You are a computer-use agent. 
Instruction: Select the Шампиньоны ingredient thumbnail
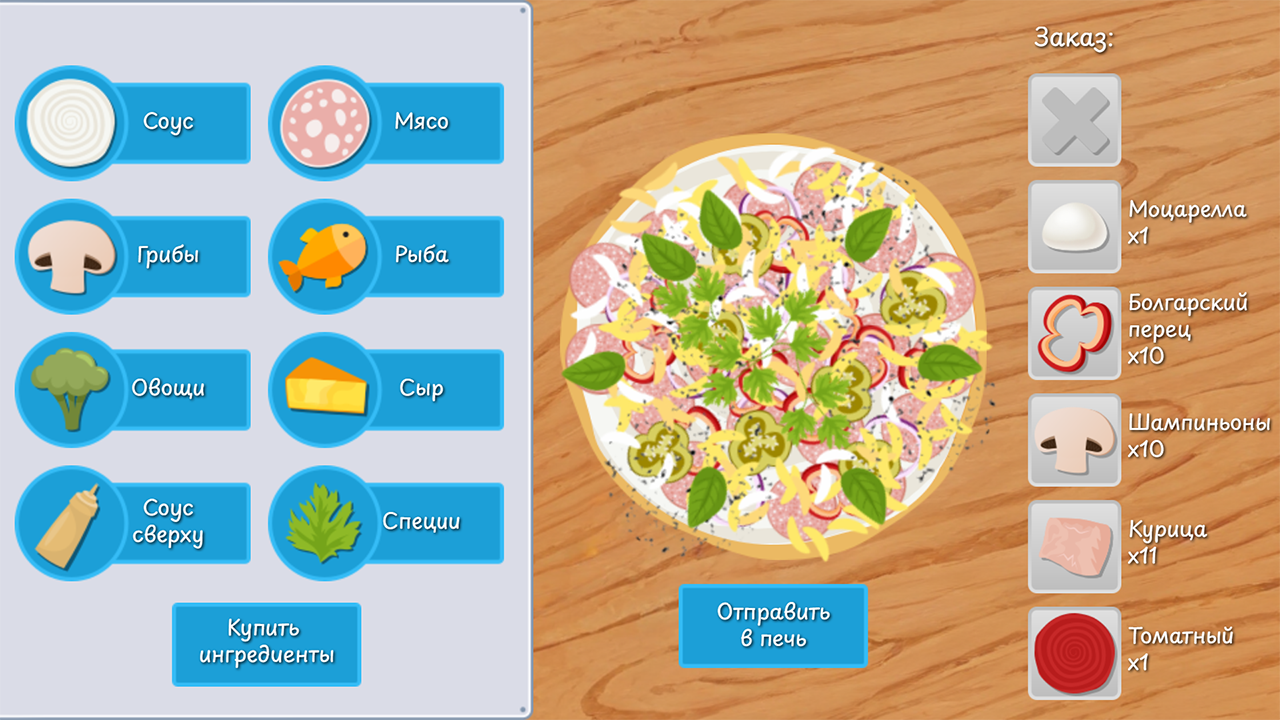pos(1073,440)
